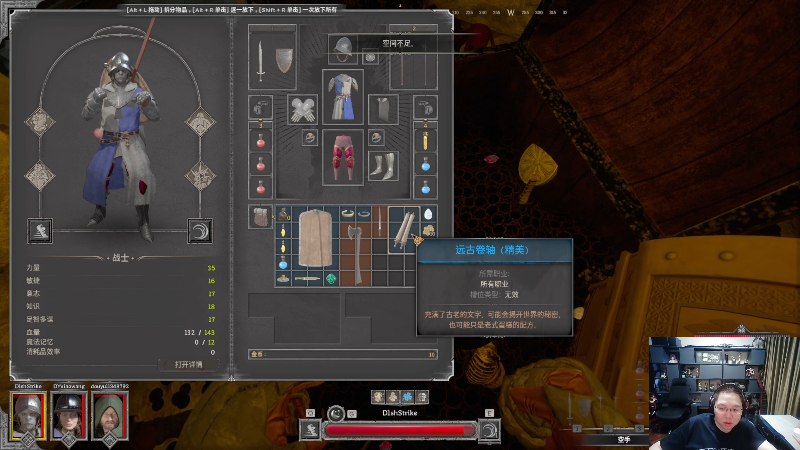Select the equipped sword weapon slot

(261, 62)
